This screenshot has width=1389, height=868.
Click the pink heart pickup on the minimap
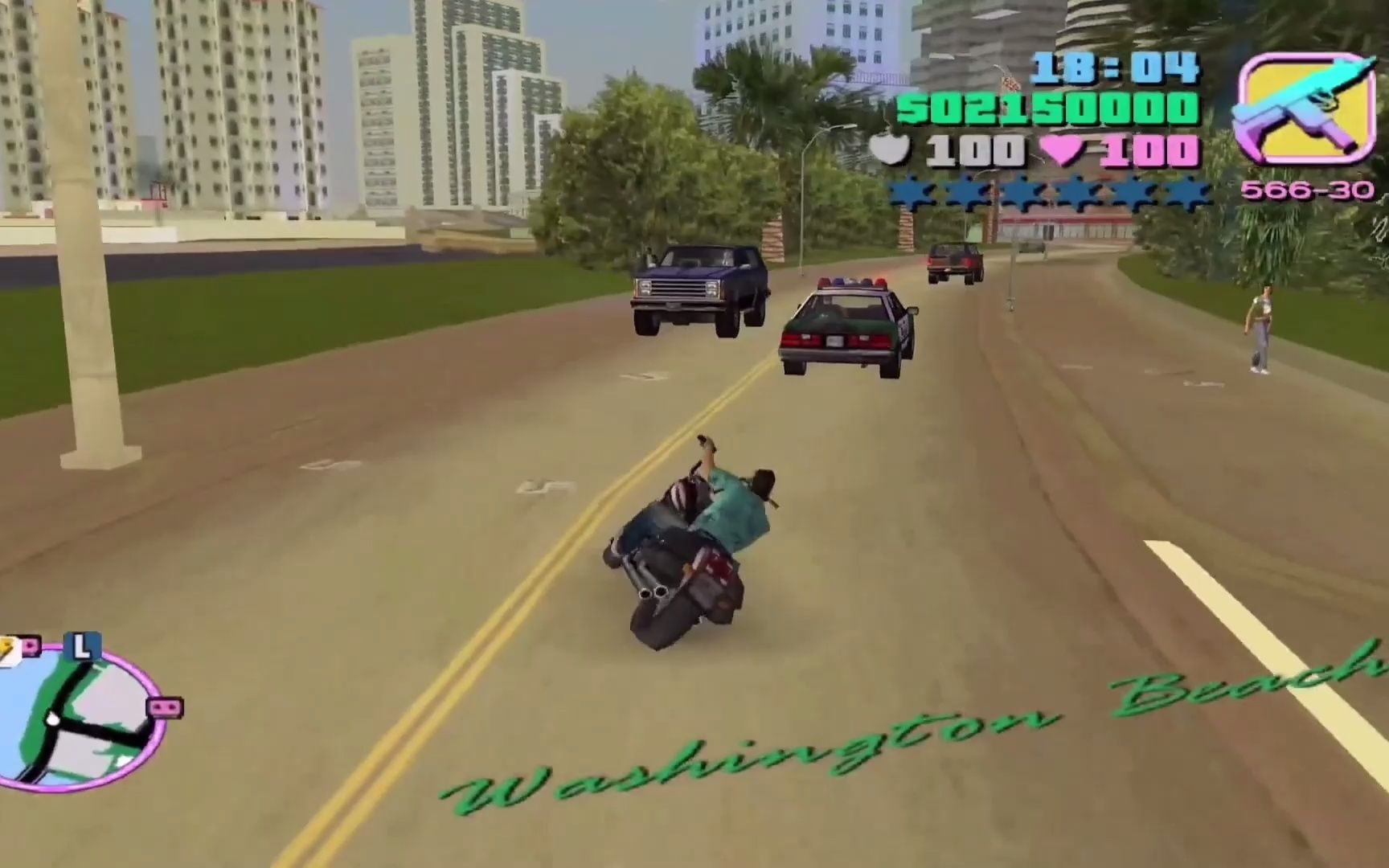coord(30,646)
